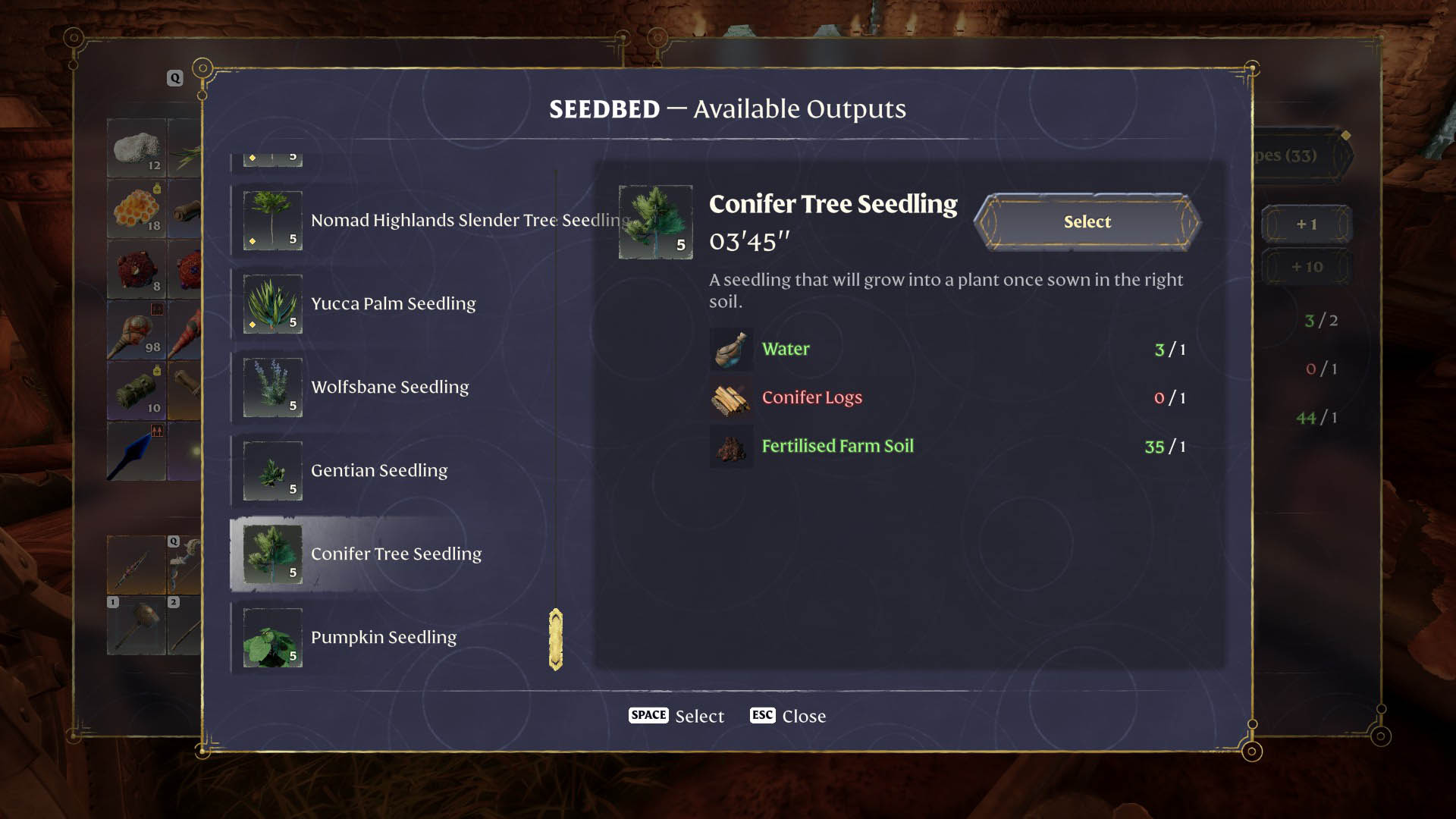This screenshot has width=1456, height=819.
Task: Click the Conifer Logs ingredient icon
Action: 730,398
